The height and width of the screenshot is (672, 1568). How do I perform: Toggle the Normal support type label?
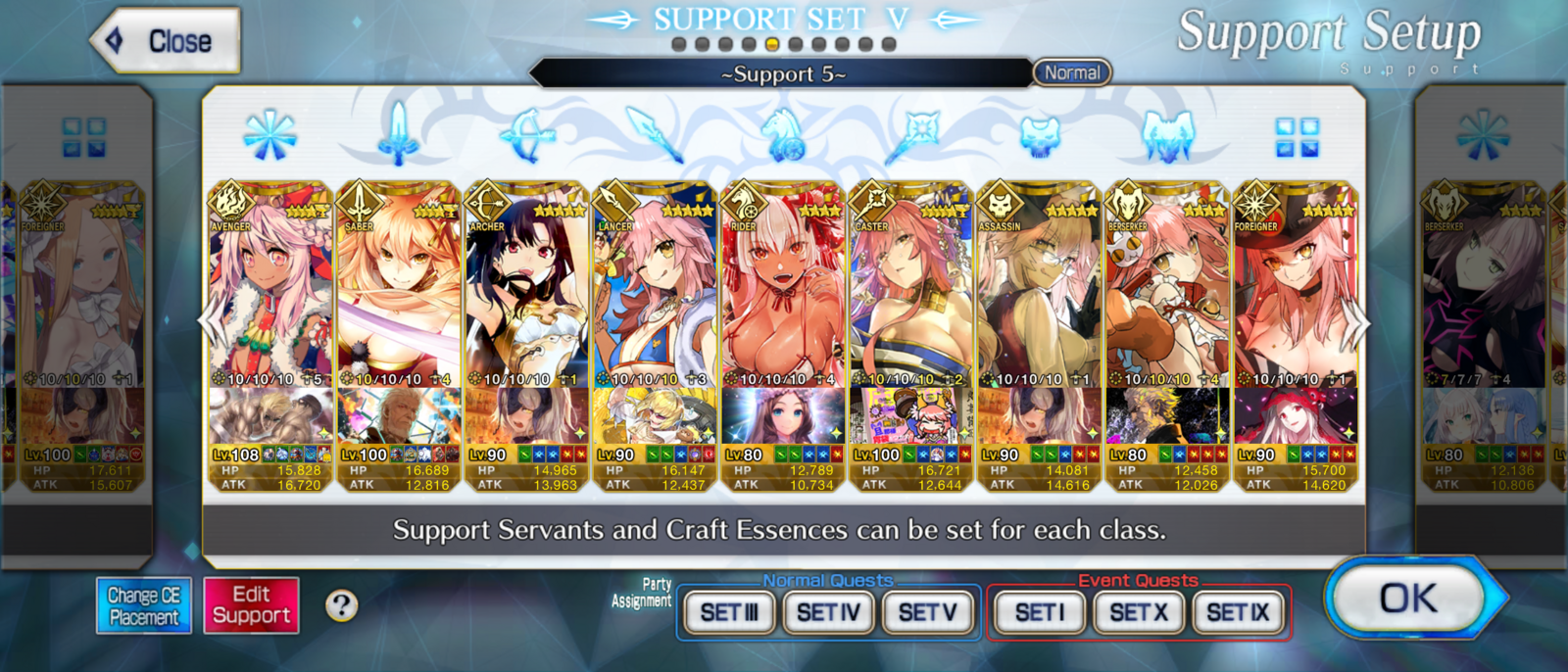coord(1072,72)
